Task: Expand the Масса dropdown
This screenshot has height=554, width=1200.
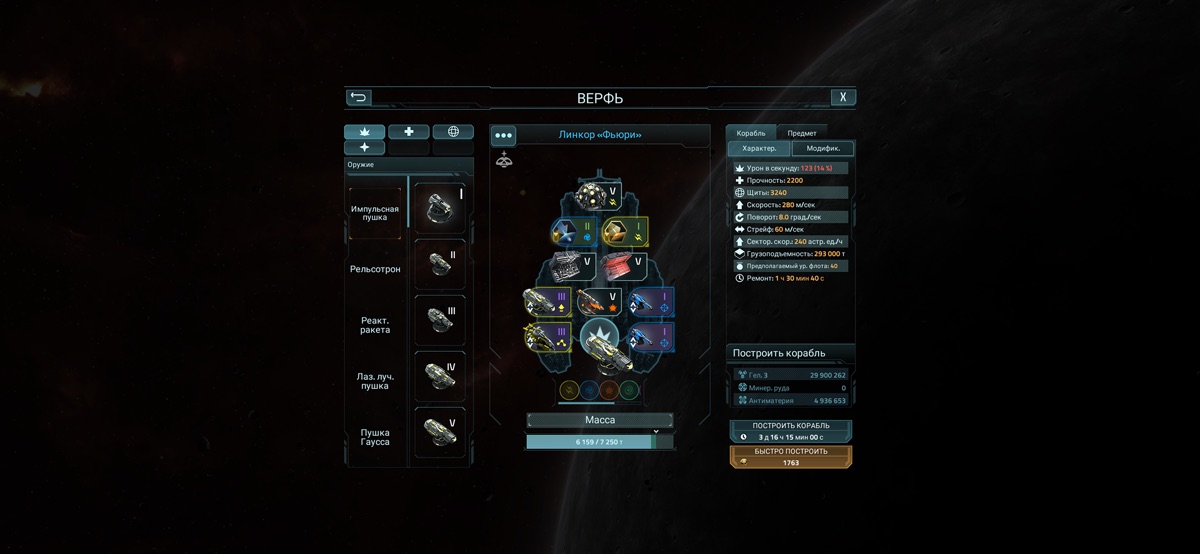Action: tap(600, 421)
